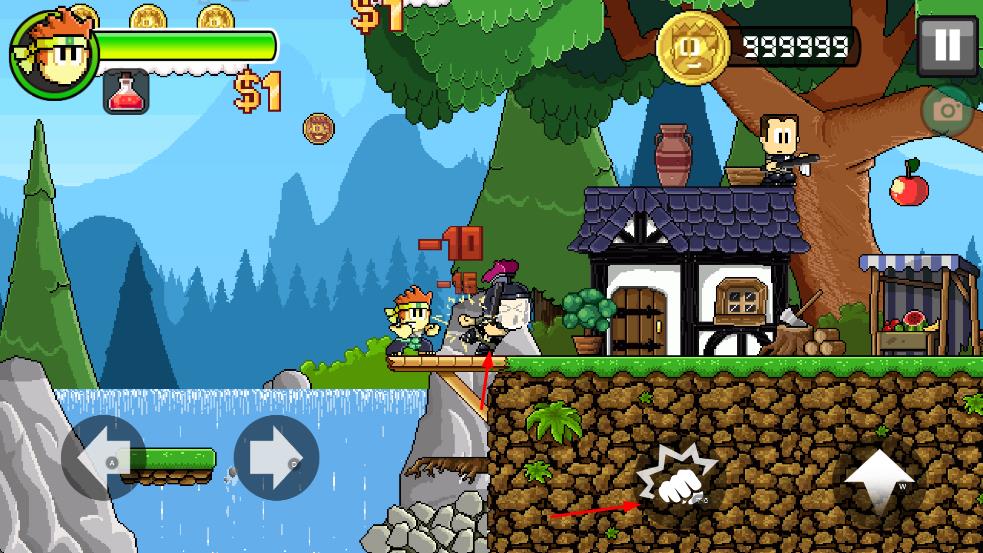Image resolution: width=983 pixels, height=553 pixels.
Task: Tap the left arrow move button
Action: pyautogui.click(x=104, y=457)
